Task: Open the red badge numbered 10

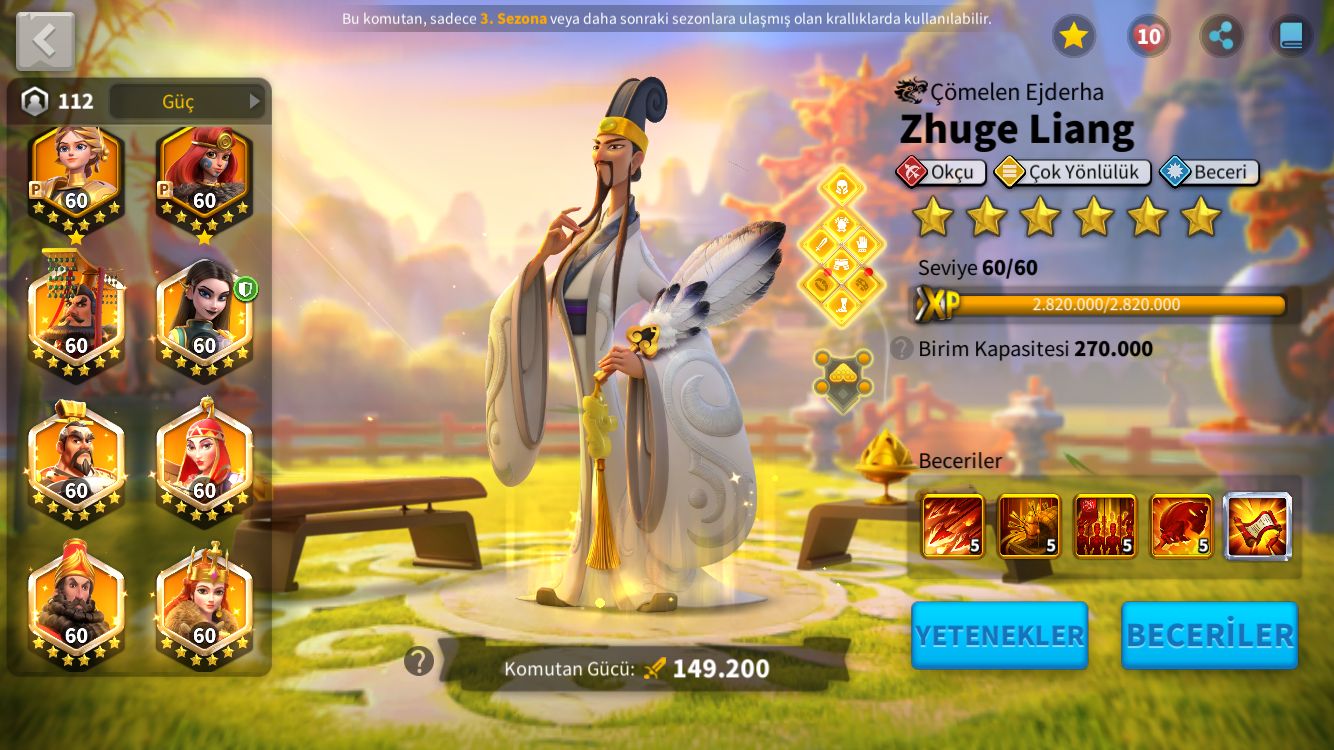Action: (1148, 36)
